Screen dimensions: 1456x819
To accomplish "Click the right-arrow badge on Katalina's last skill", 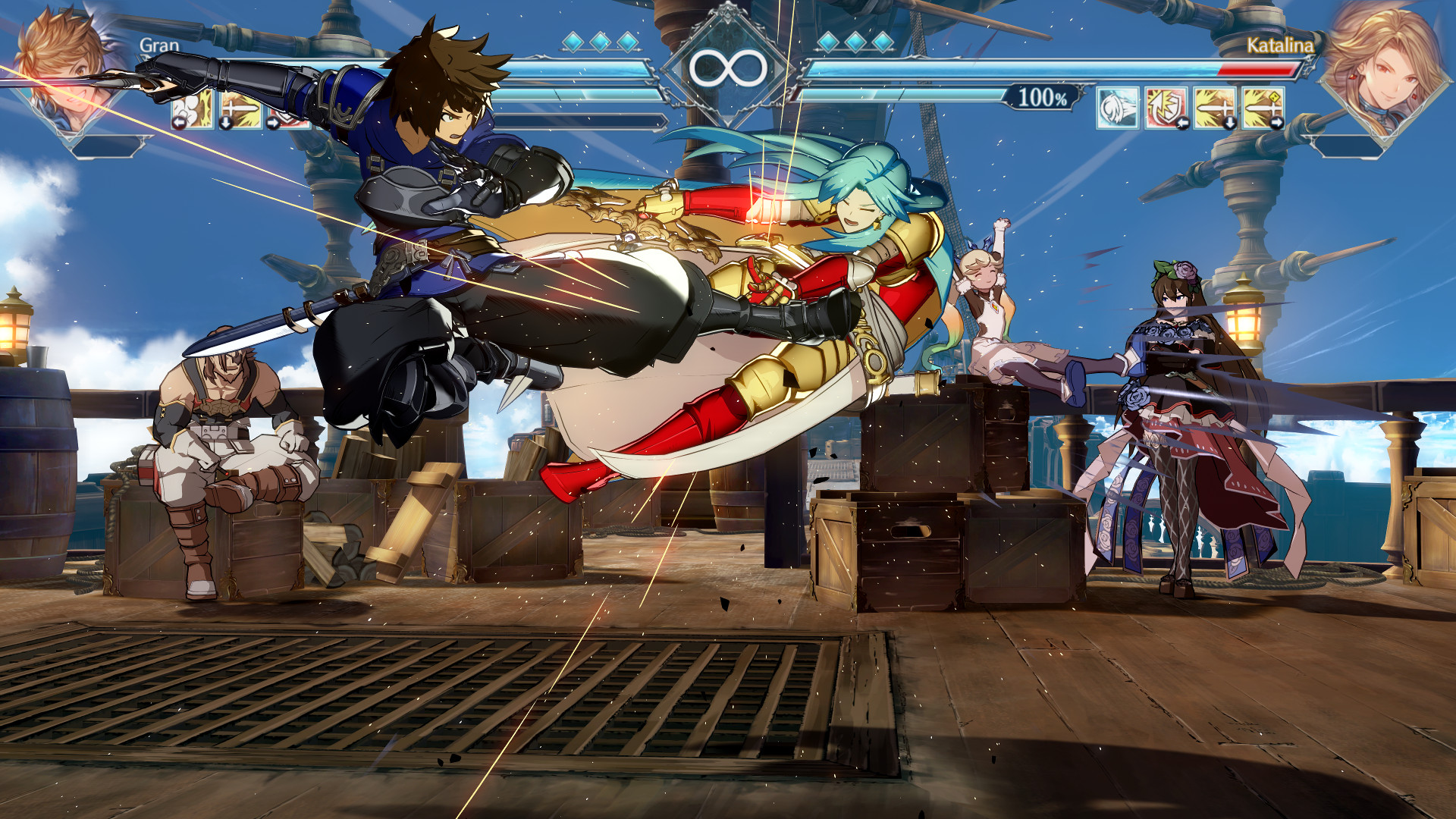I will [1276, 123].
